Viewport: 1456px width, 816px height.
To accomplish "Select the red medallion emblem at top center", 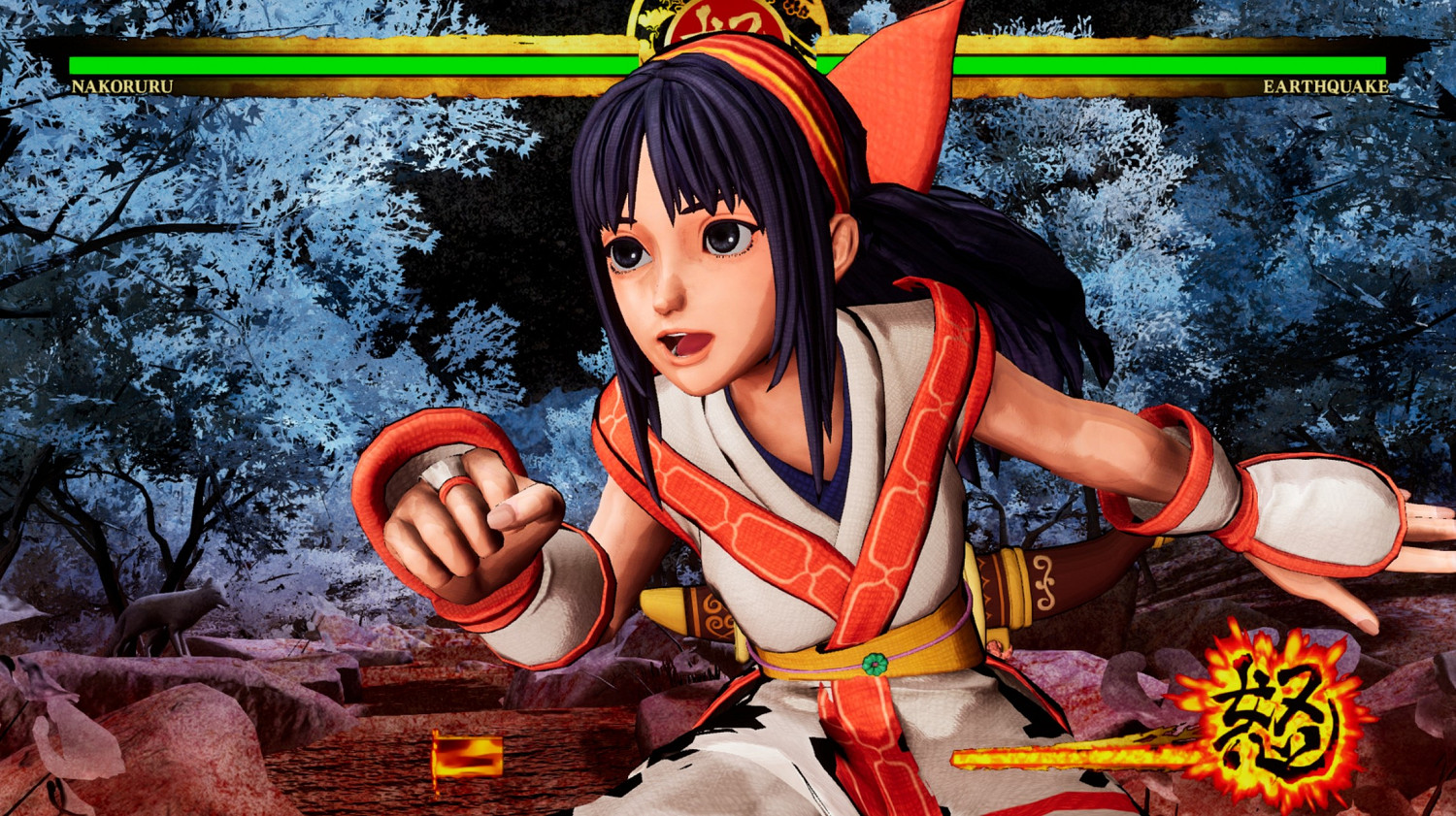I will coord(728,17).
